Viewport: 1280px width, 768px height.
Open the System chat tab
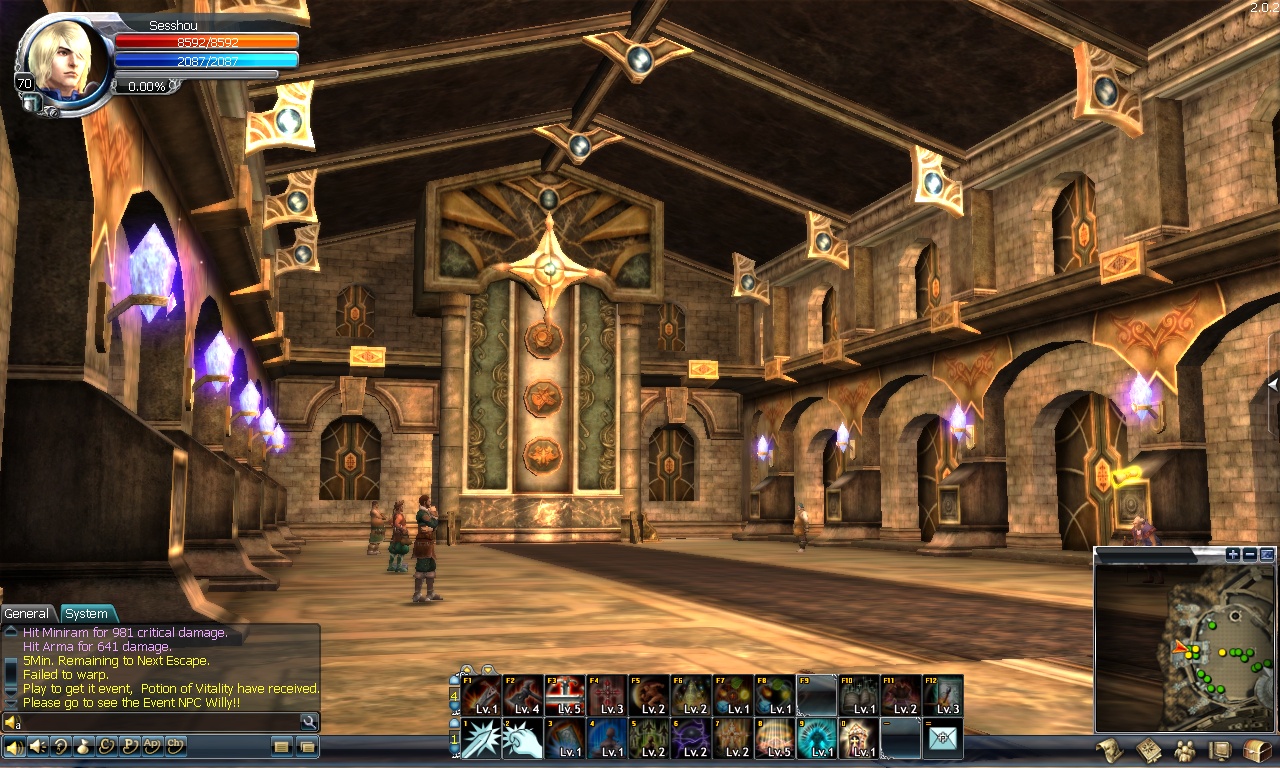[87, 613]
